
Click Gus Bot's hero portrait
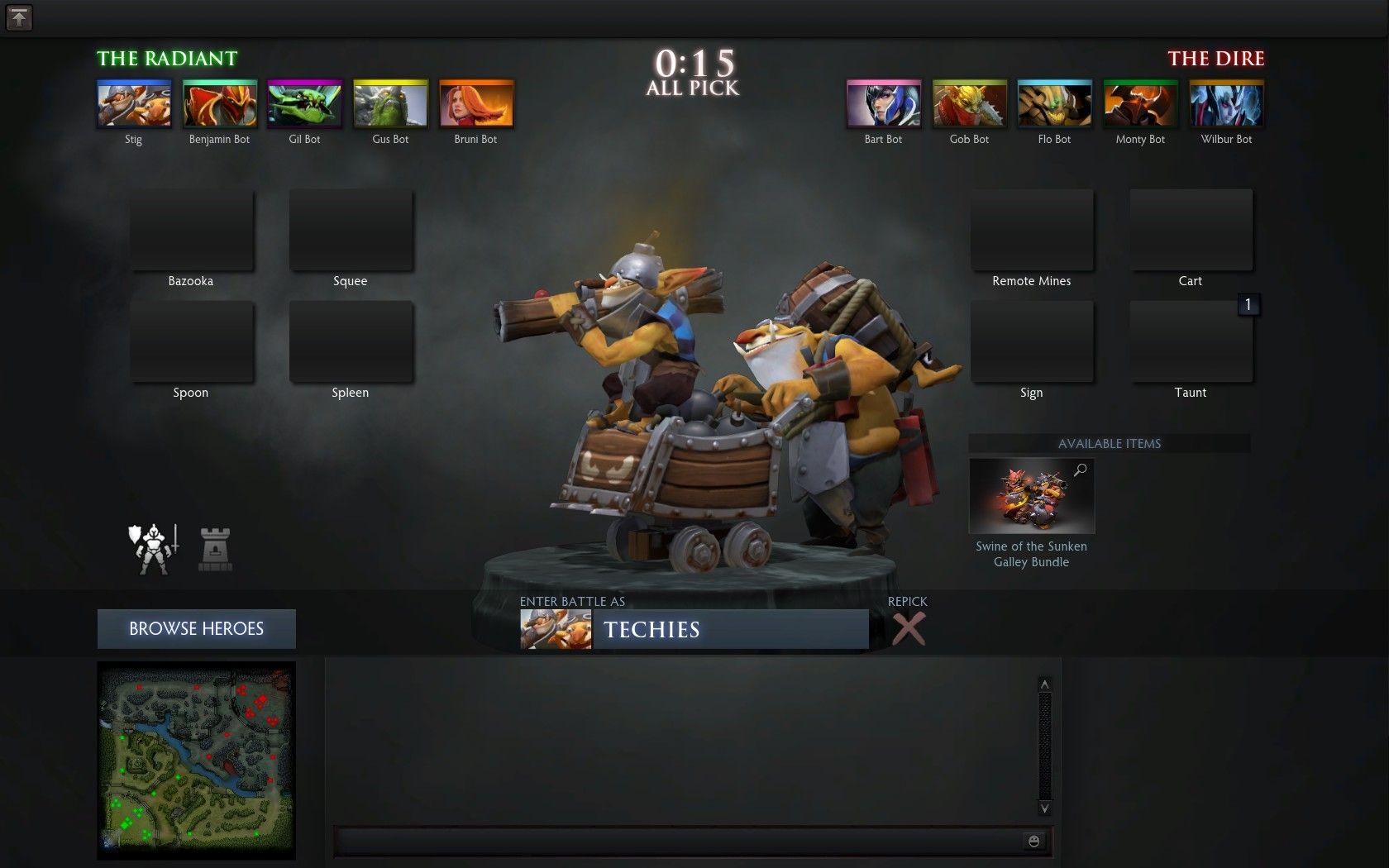[389, 103]
